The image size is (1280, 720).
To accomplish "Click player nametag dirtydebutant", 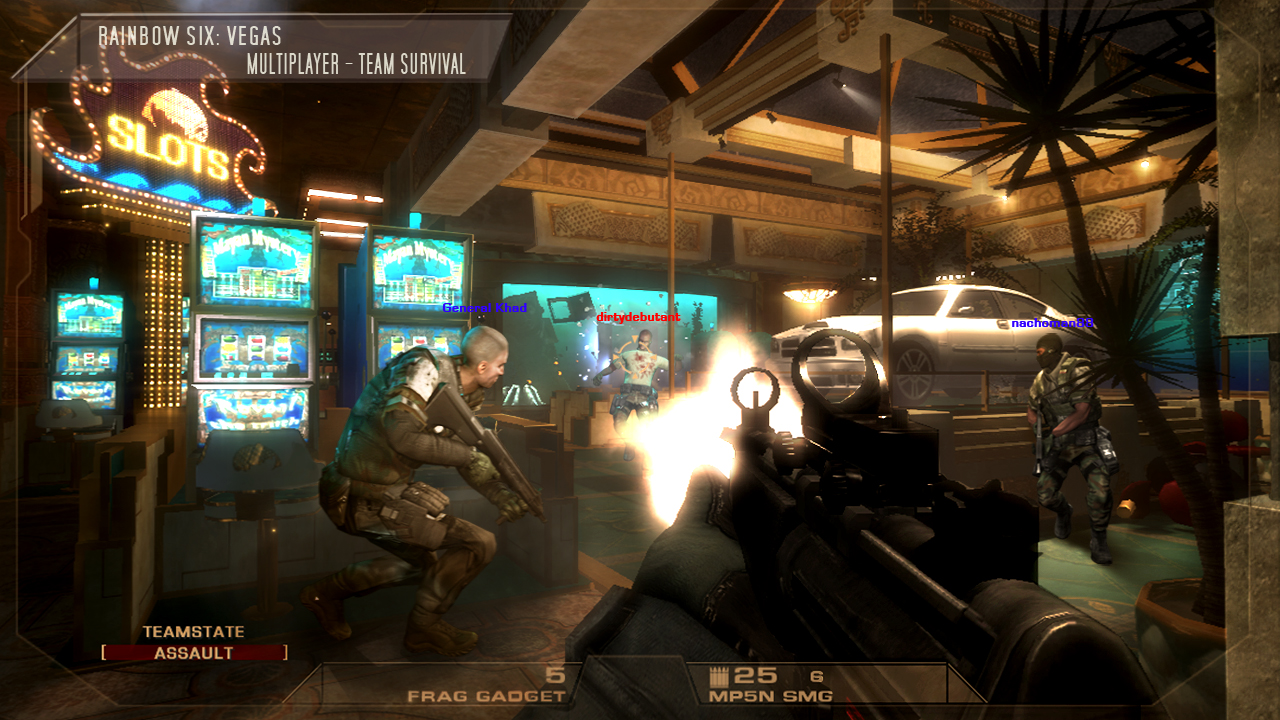I will coord(637,316).
